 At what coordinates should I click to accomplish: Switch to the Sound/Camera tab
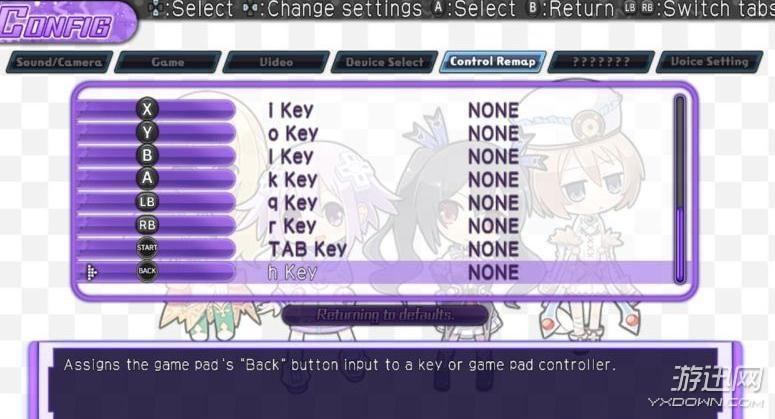tap(57, 62)
